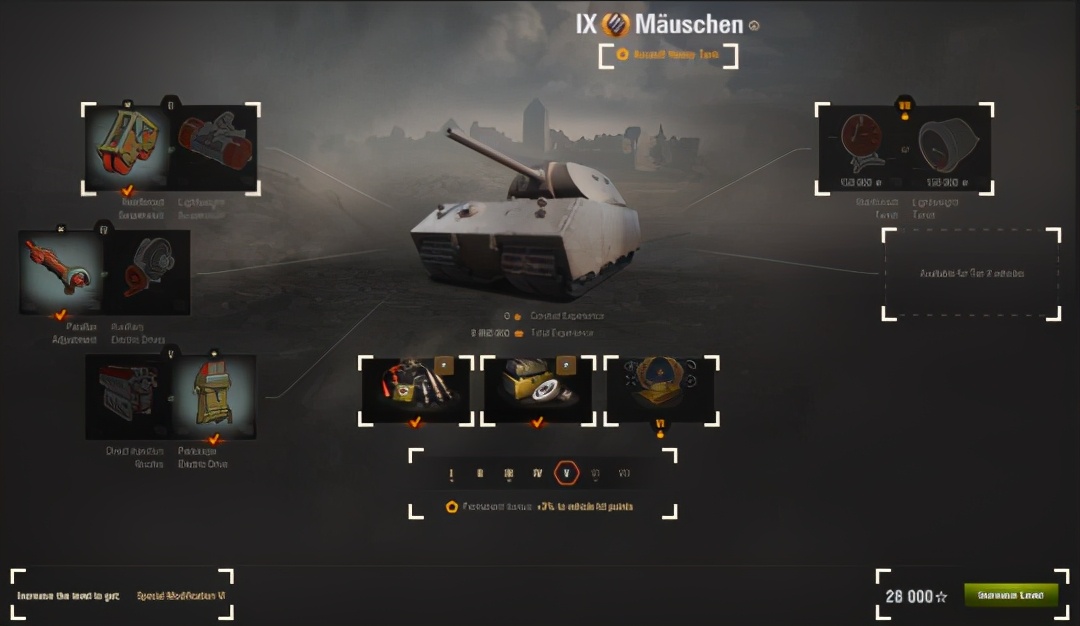
Task: Click the empty dashed modification slot
Action: click(971, 273)
